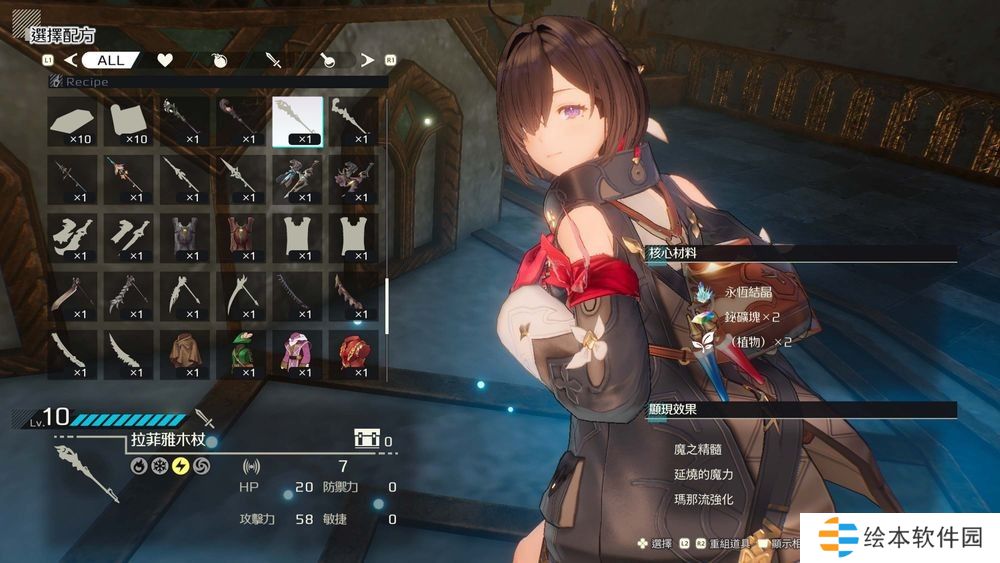The width and height of the screenshot is (1000, 563).
Task: Choose the cloth sheet recipe with x10
Action: 128,121
